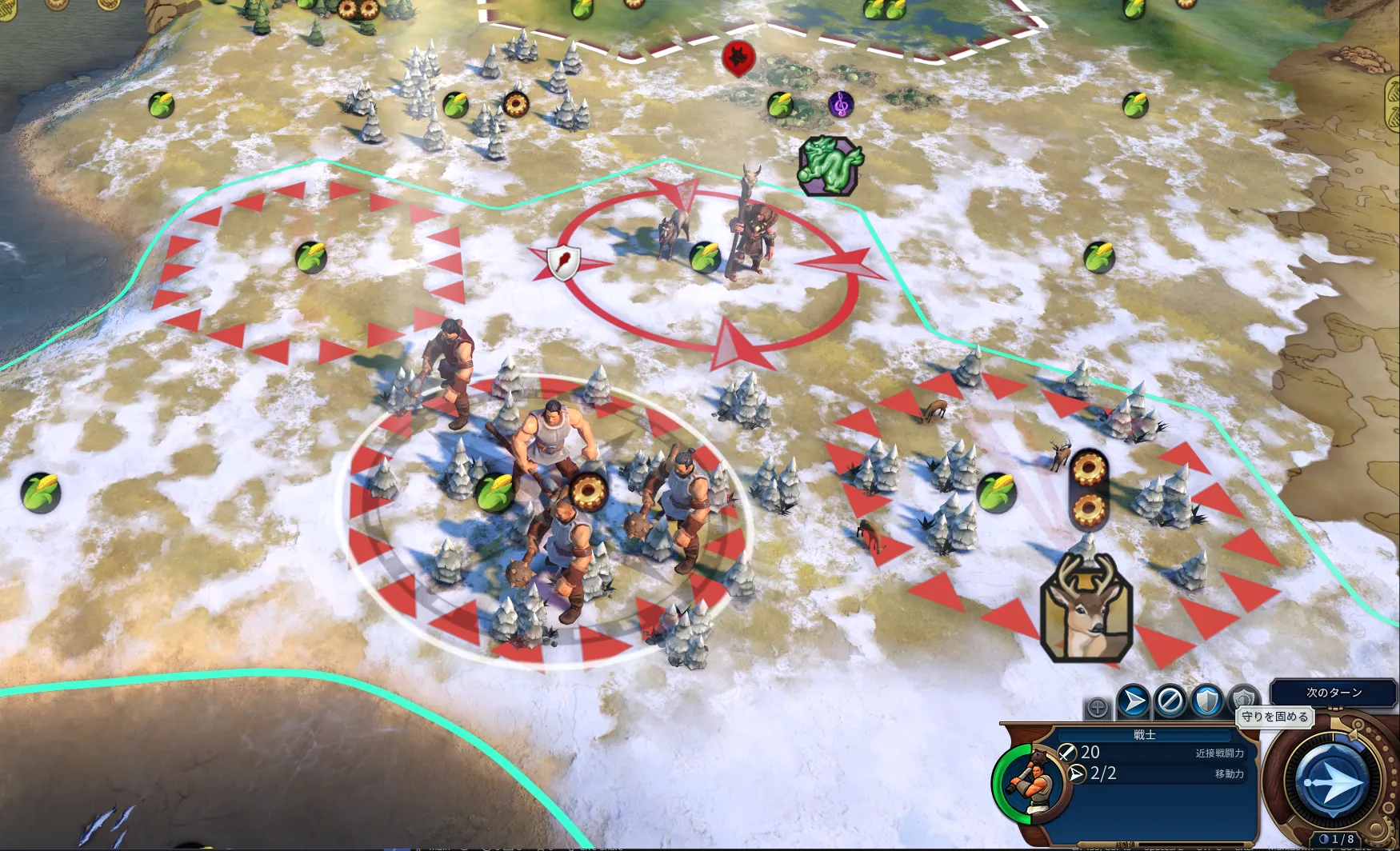This screenshot has width=1400, height=851.
Task: Click the barbarian unit's red shield flag
Action: (x=563, y=262)
